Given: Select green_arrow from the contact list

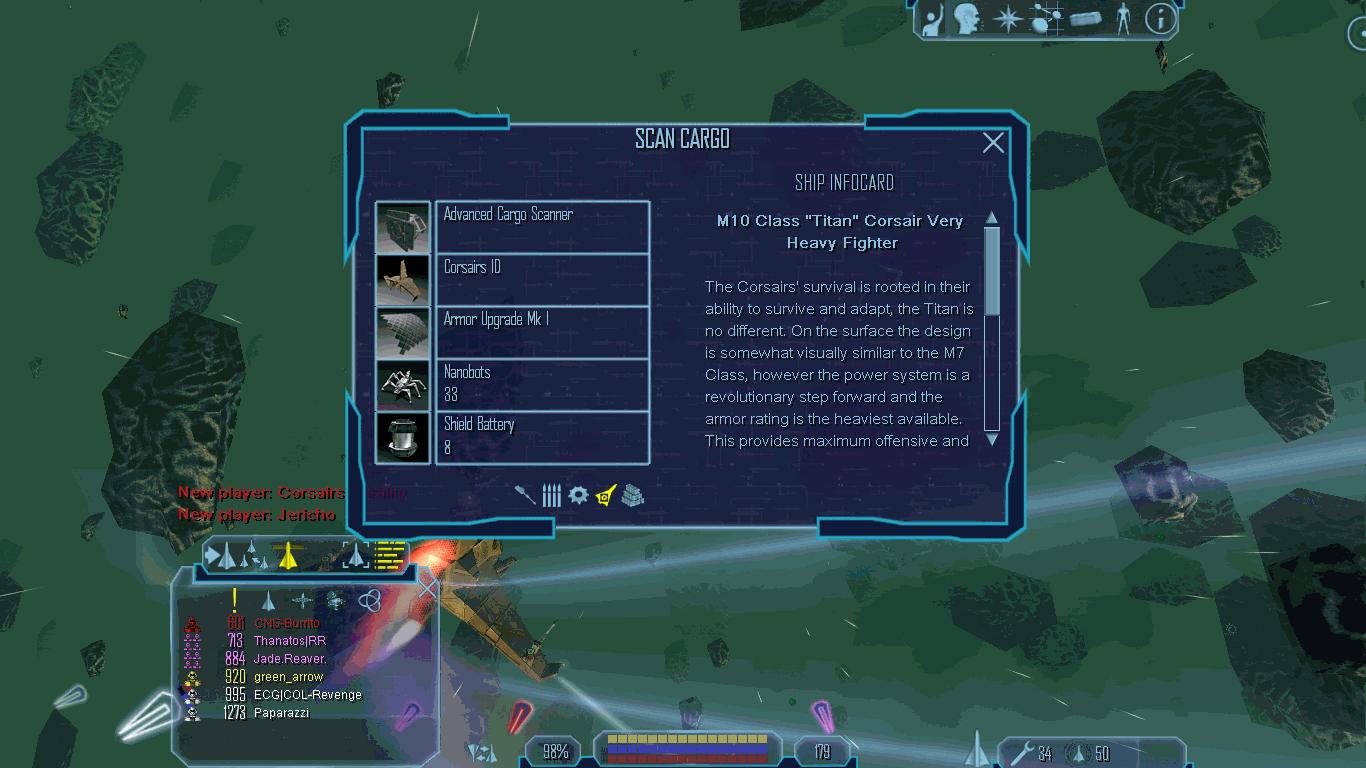Looking at the screenshot, I should coord(289,677).
